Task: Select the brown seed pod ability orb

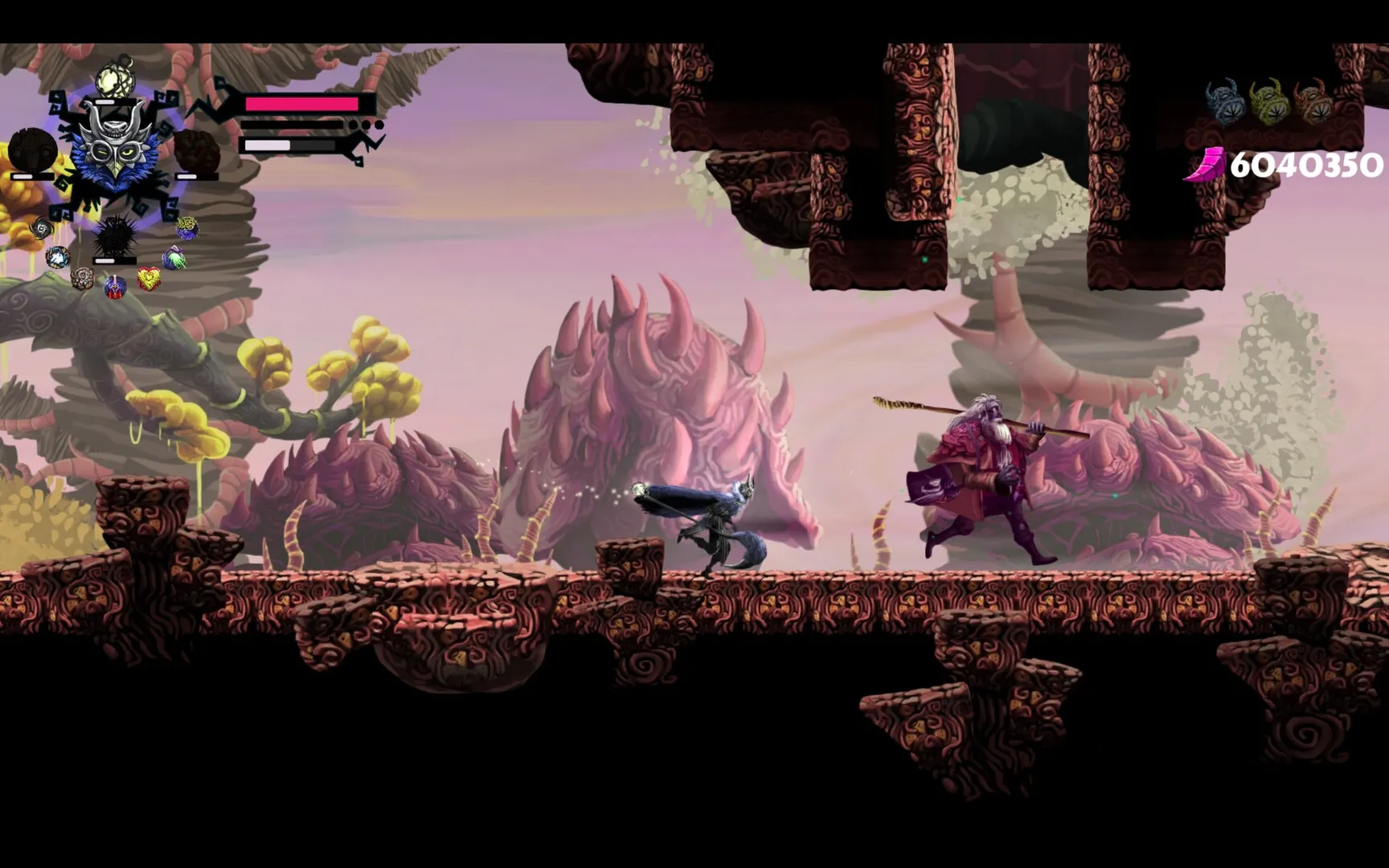Action: point(81,280)
